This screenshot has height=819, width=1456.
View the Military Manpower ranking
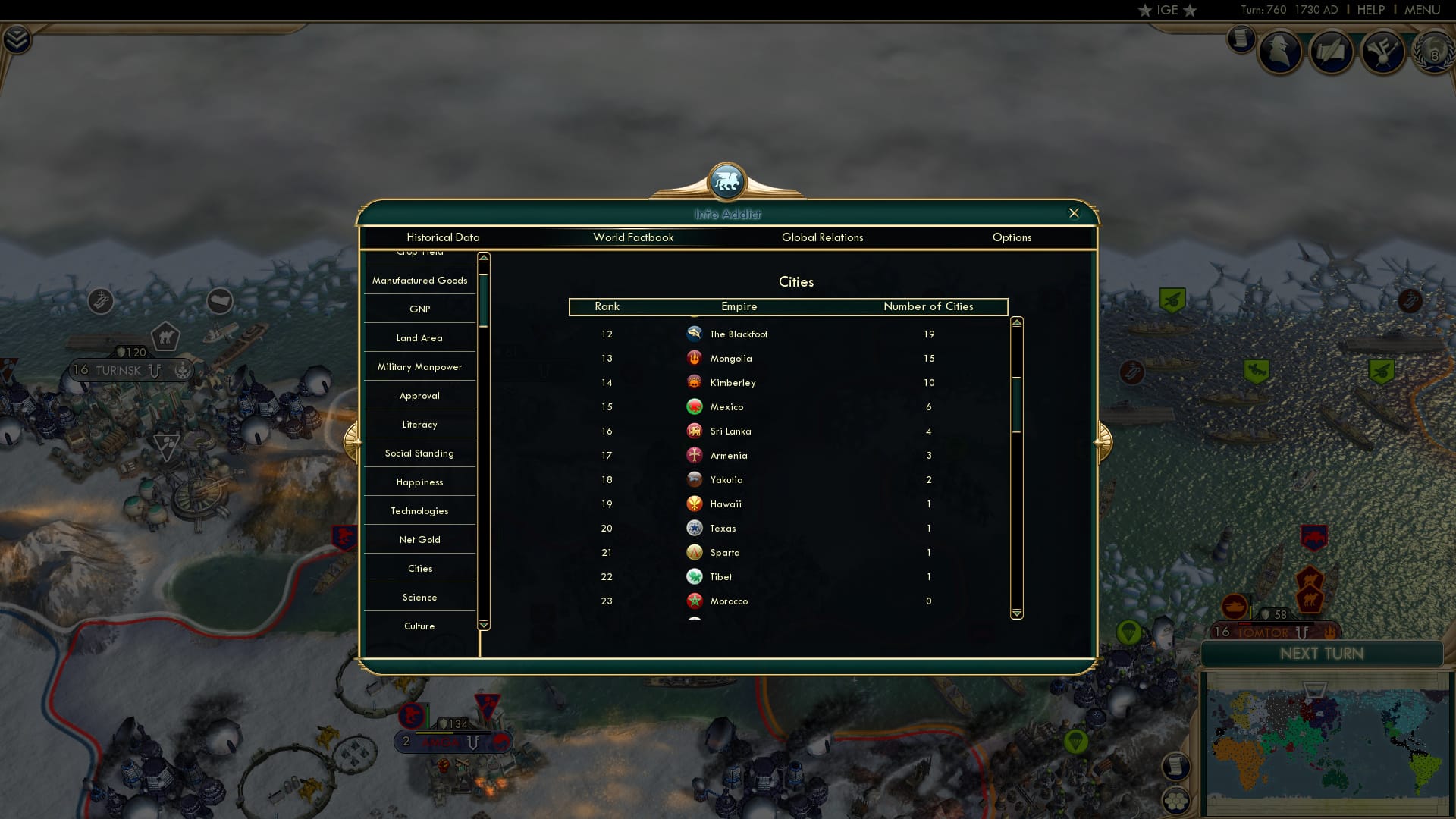point(419,366)
